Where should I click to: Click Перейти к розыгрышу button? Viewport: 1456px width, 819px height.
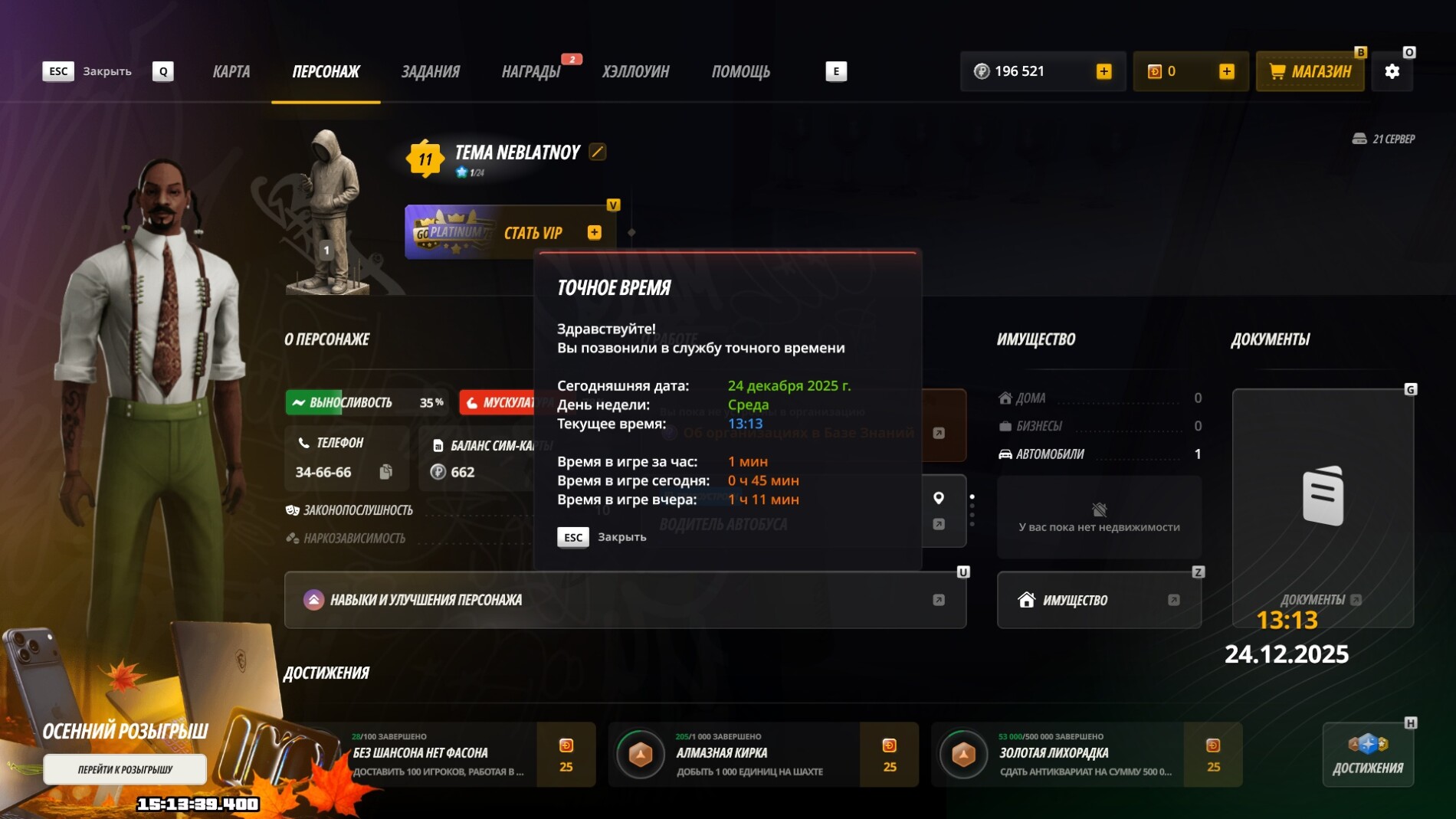tap(125, 769)
